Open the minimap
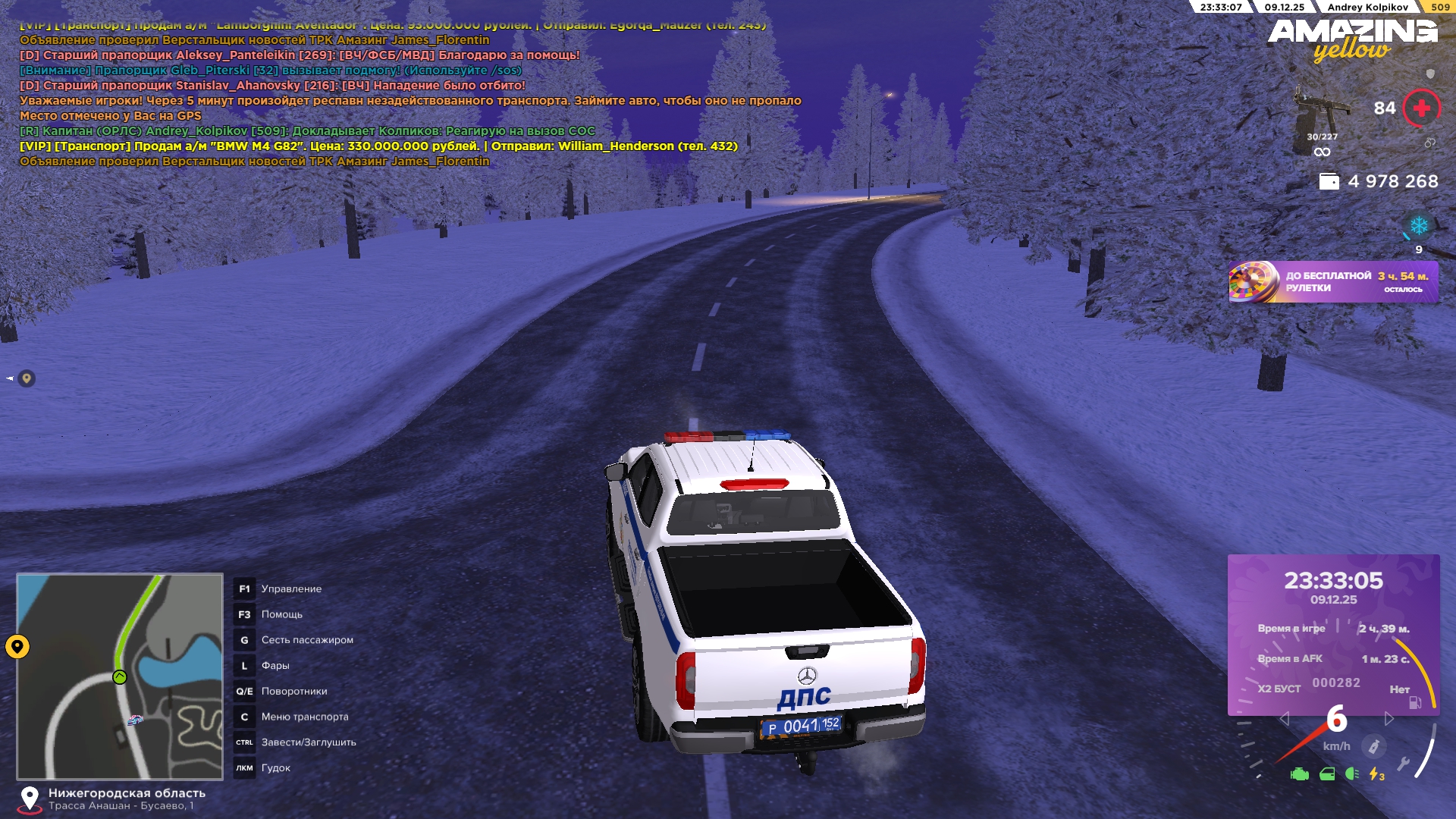Screen dimensions: 1456x819 [x=120, y=676]
